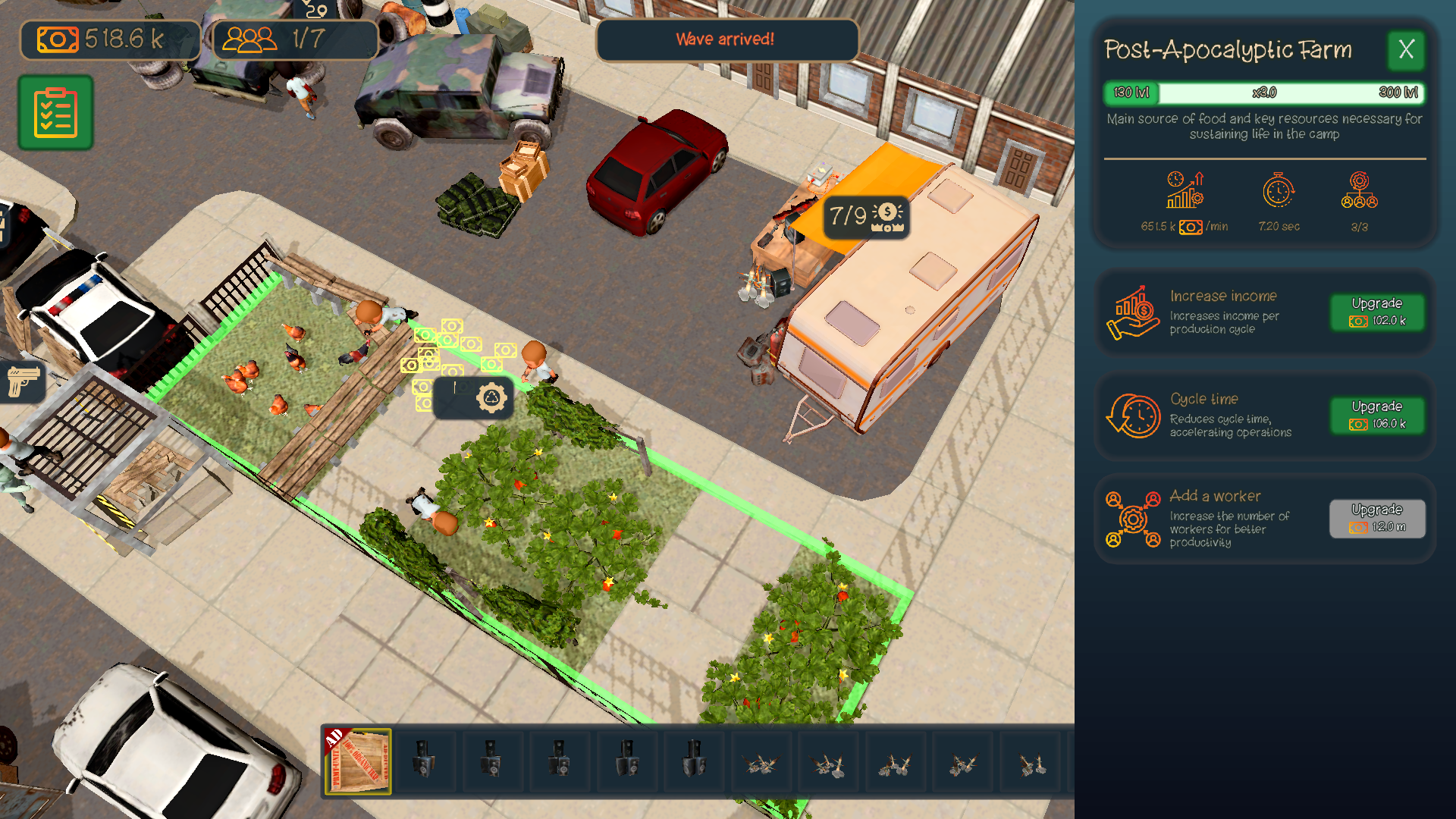1456x819 pixels.
Task: Click the recycle gear bubble above the farm
Action: [x=488, y=397]
